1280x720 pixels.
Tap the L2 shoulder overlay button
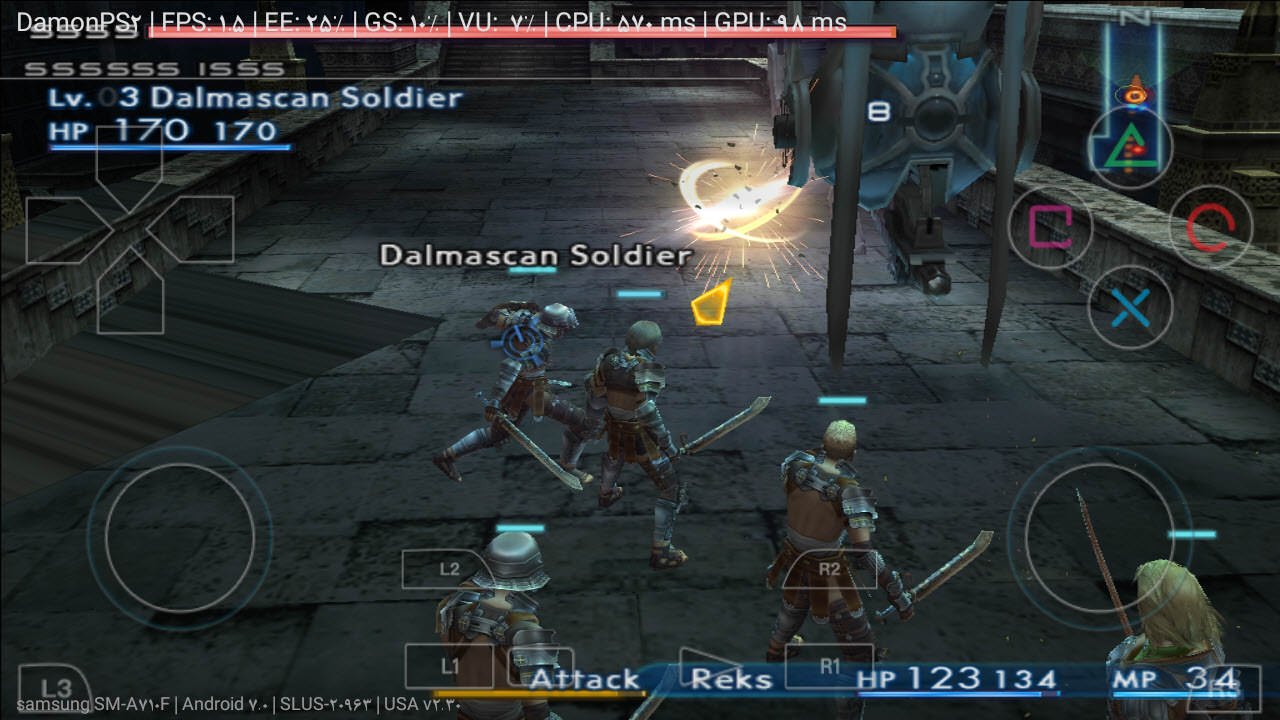click(x=449, y=569)
